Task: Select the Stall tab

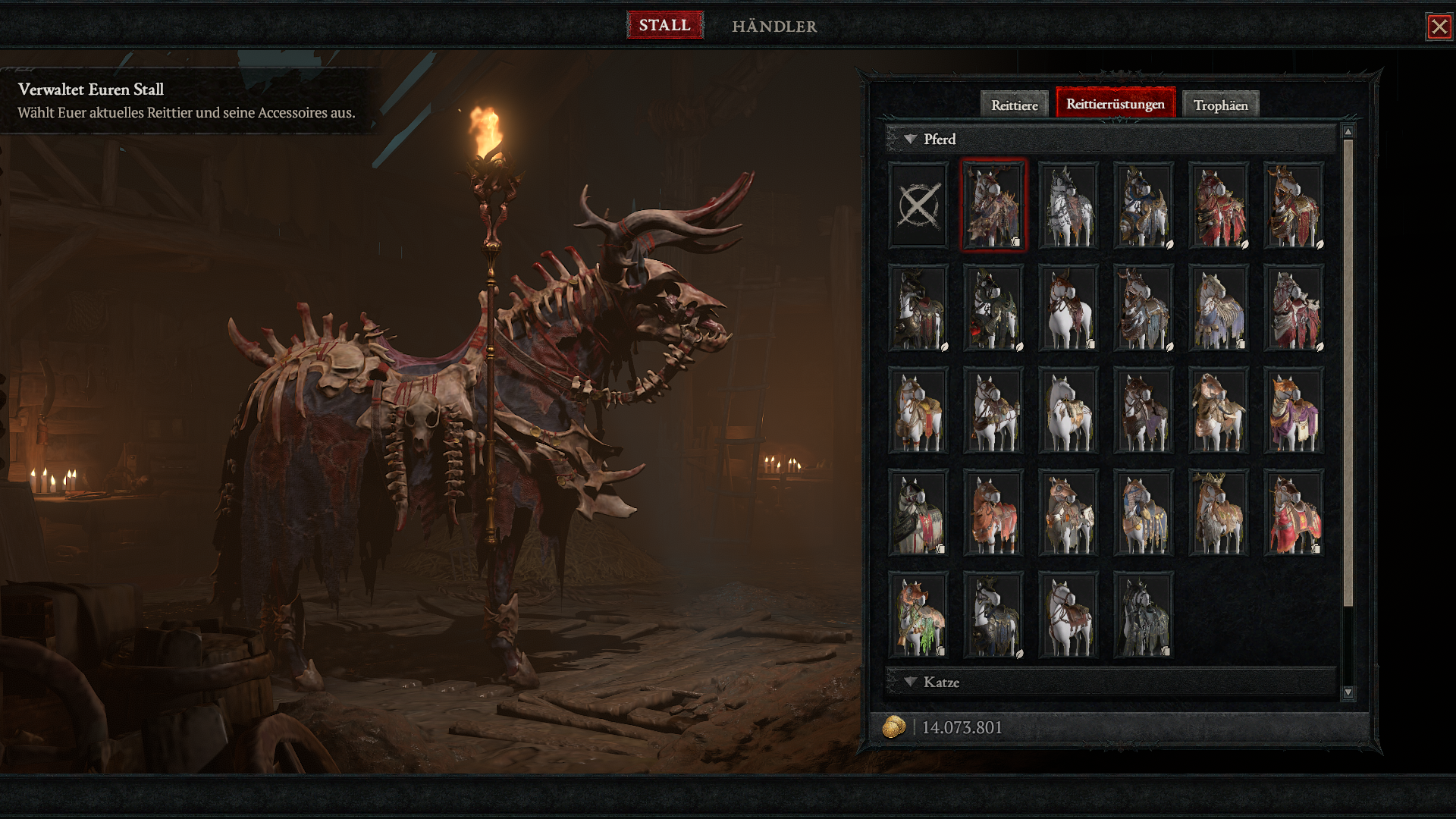Action: (664, 25)
